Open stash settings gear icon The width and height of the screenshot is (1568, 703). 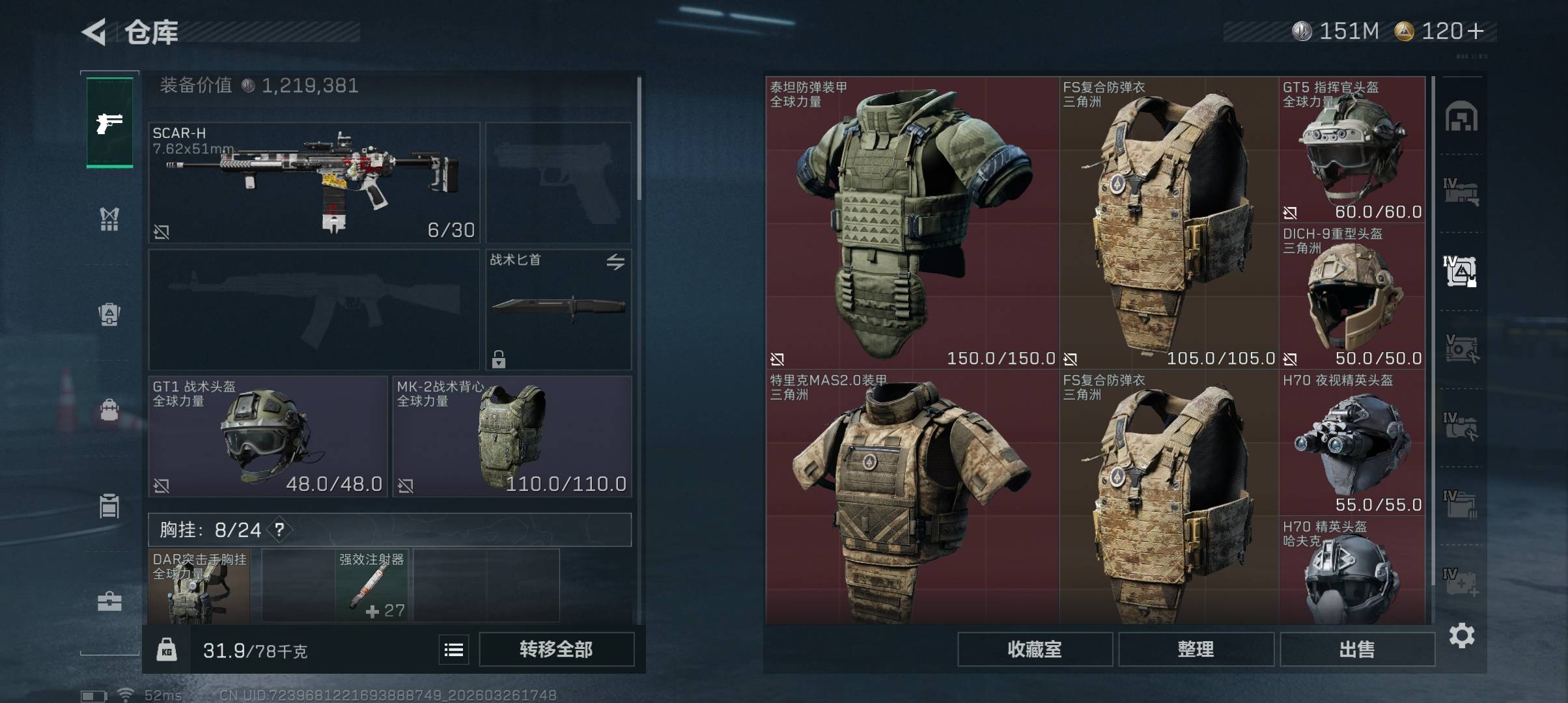[x=1461, y=635]
